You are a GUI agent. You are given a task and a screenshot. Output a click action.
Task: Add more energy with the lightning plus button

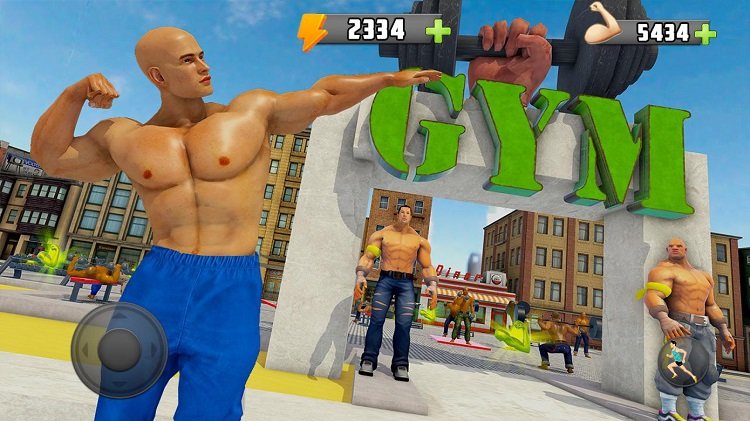437,29
